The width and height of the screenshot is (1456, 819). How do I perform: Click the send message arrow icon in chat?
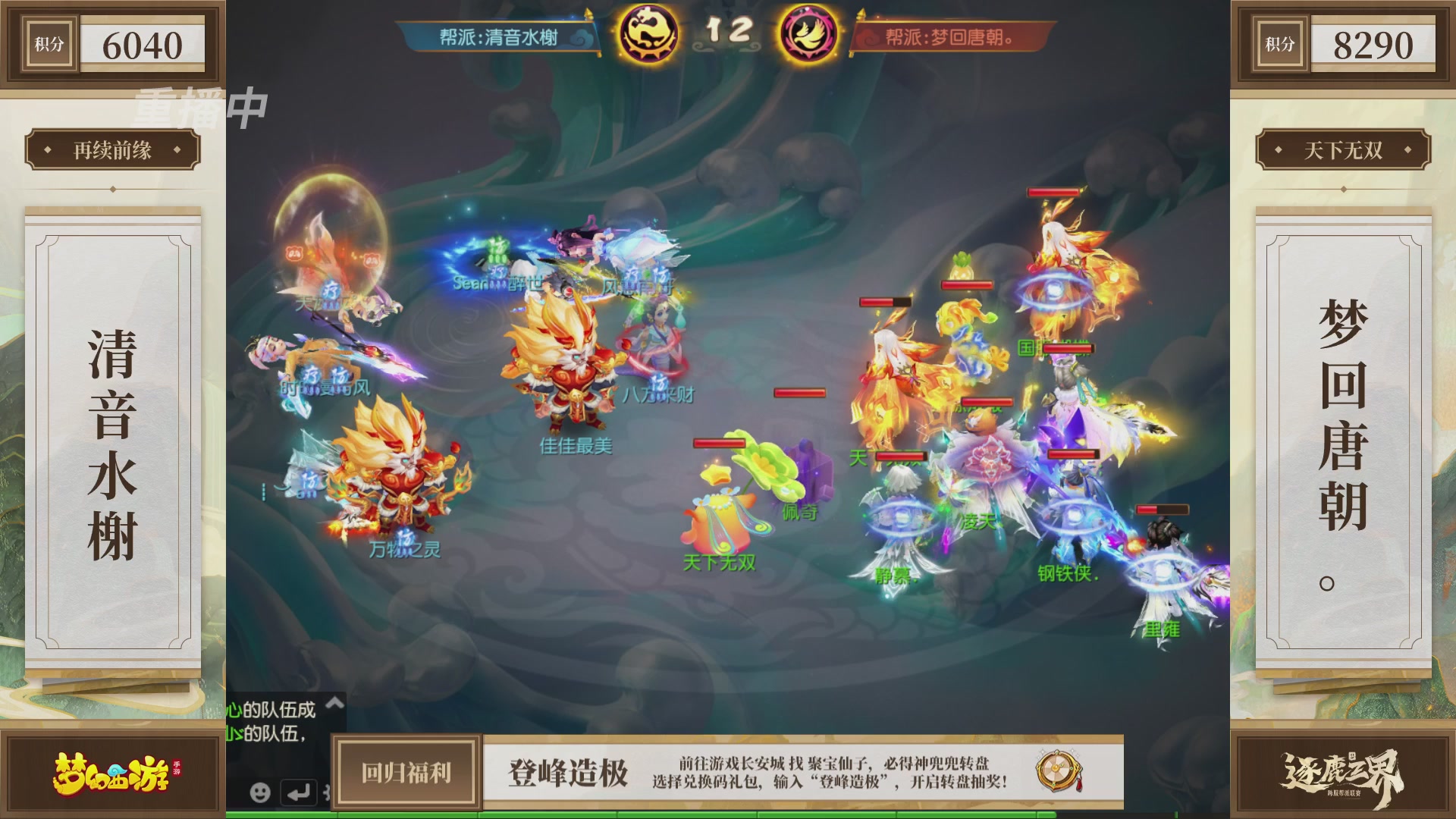coord(300,792)
